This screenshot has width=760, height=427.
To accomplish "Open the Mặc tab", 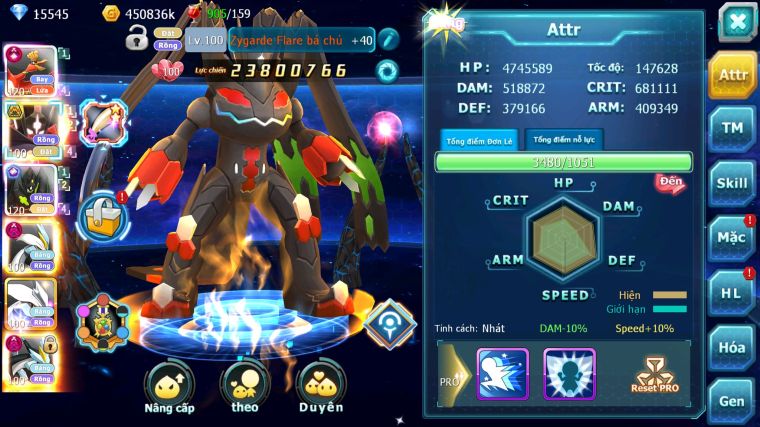I will [733, 238].
